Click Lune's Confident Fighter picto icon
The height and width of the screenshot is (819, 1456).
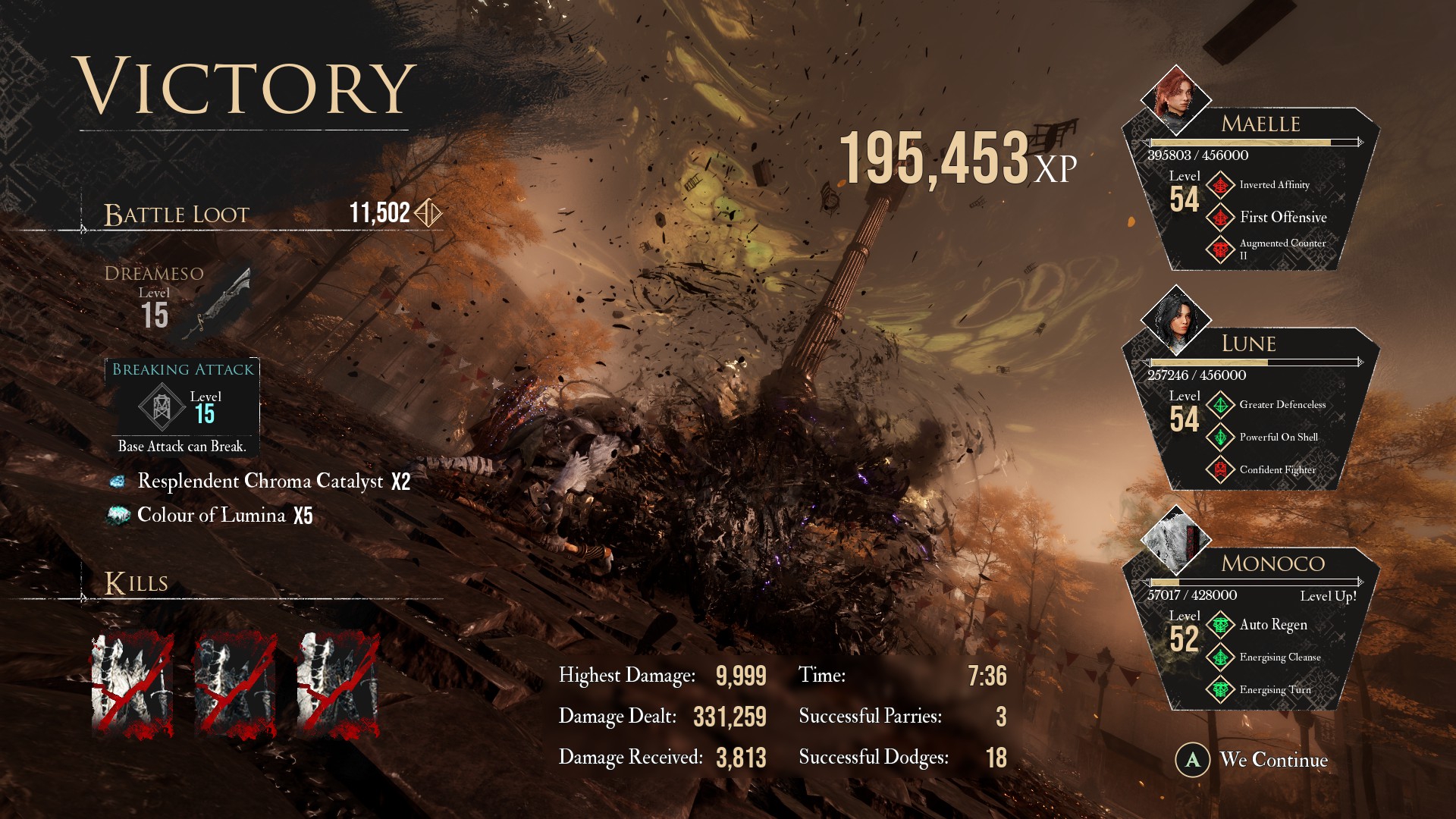point(1220,470)
